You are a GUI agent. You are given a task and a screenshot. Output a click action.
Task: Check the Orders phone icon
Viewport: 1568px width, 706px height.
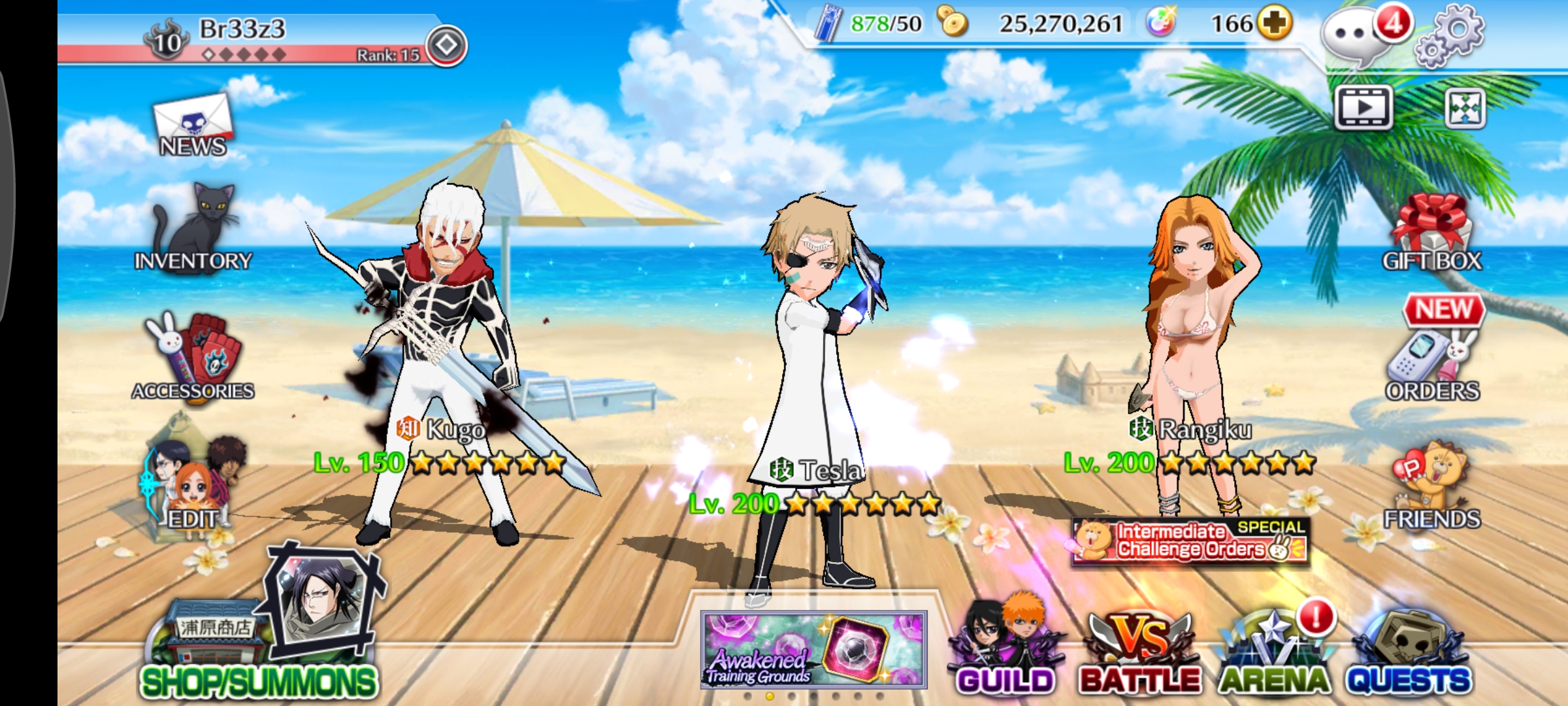[1431, 363]
